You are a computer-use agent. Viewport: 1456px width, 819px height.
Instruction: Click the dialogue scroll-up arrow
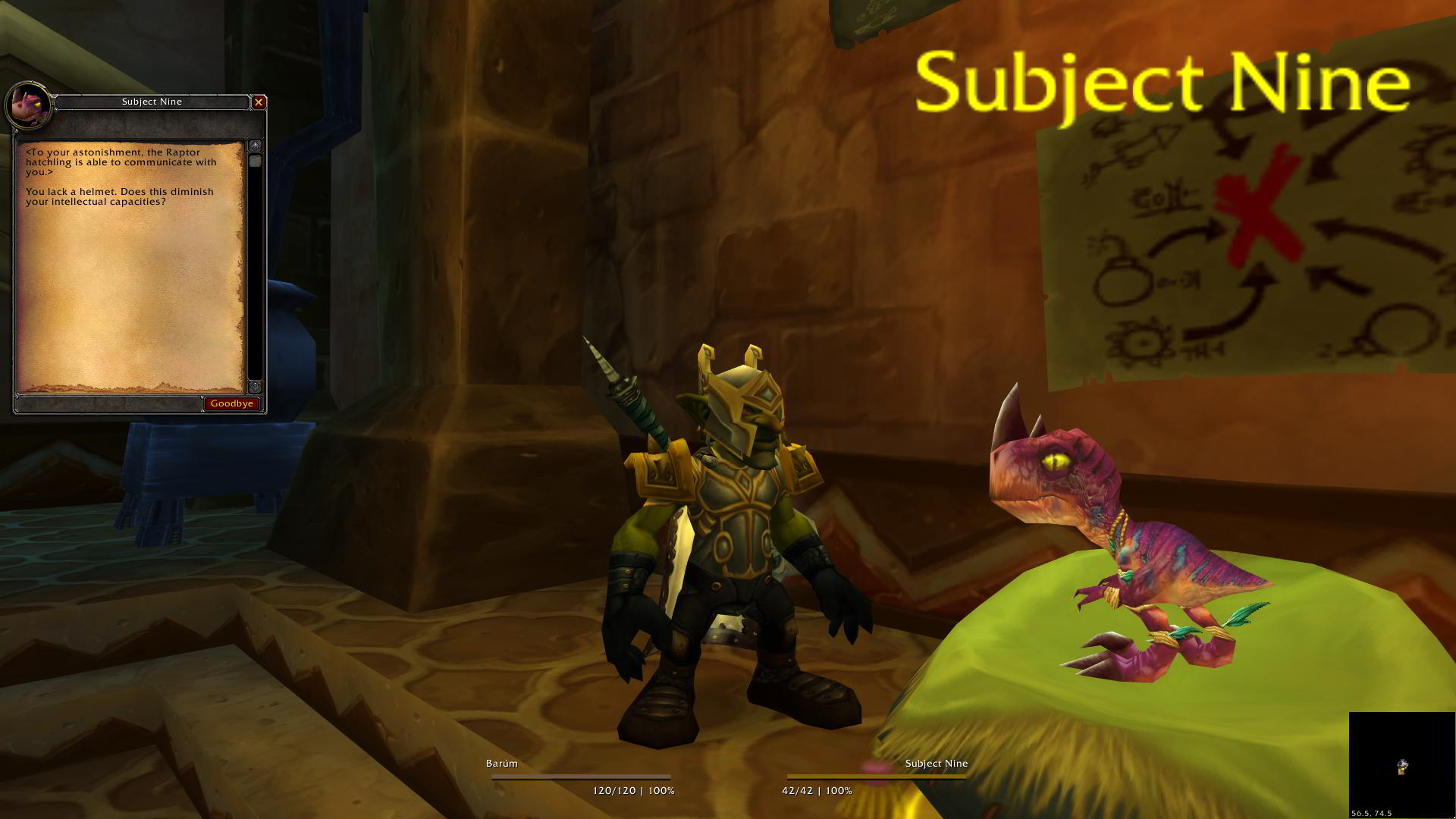[x=256, y=145]
